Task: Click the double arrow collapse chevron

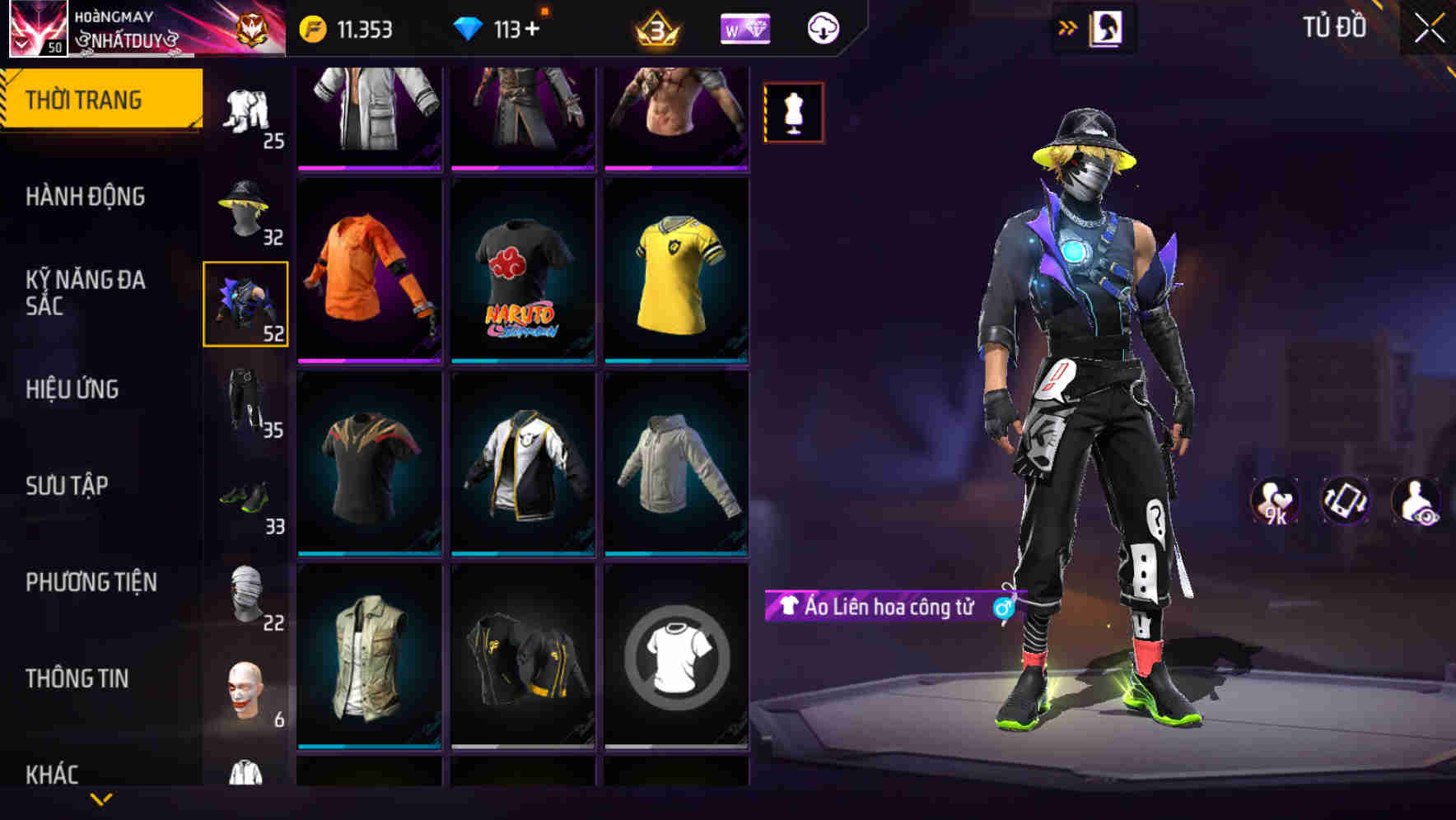Action: pyautogui.click(x=1068, y=26)
